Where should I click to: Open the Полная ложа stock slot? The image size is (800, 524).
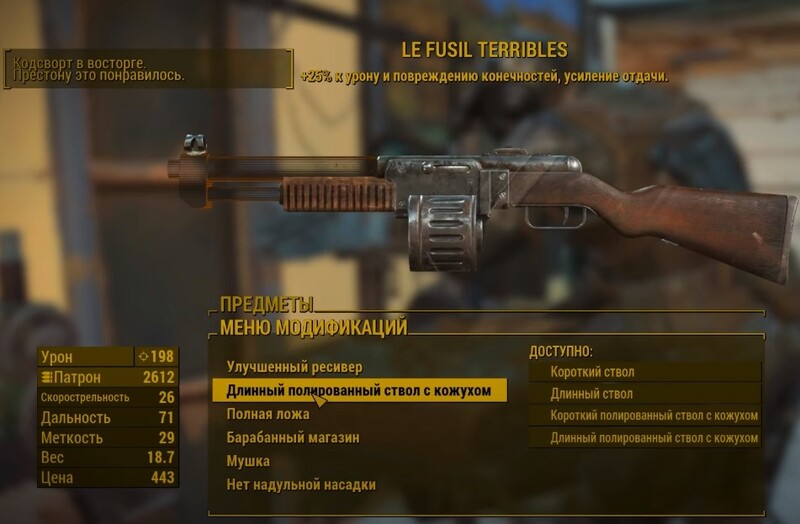coord(268,414)
